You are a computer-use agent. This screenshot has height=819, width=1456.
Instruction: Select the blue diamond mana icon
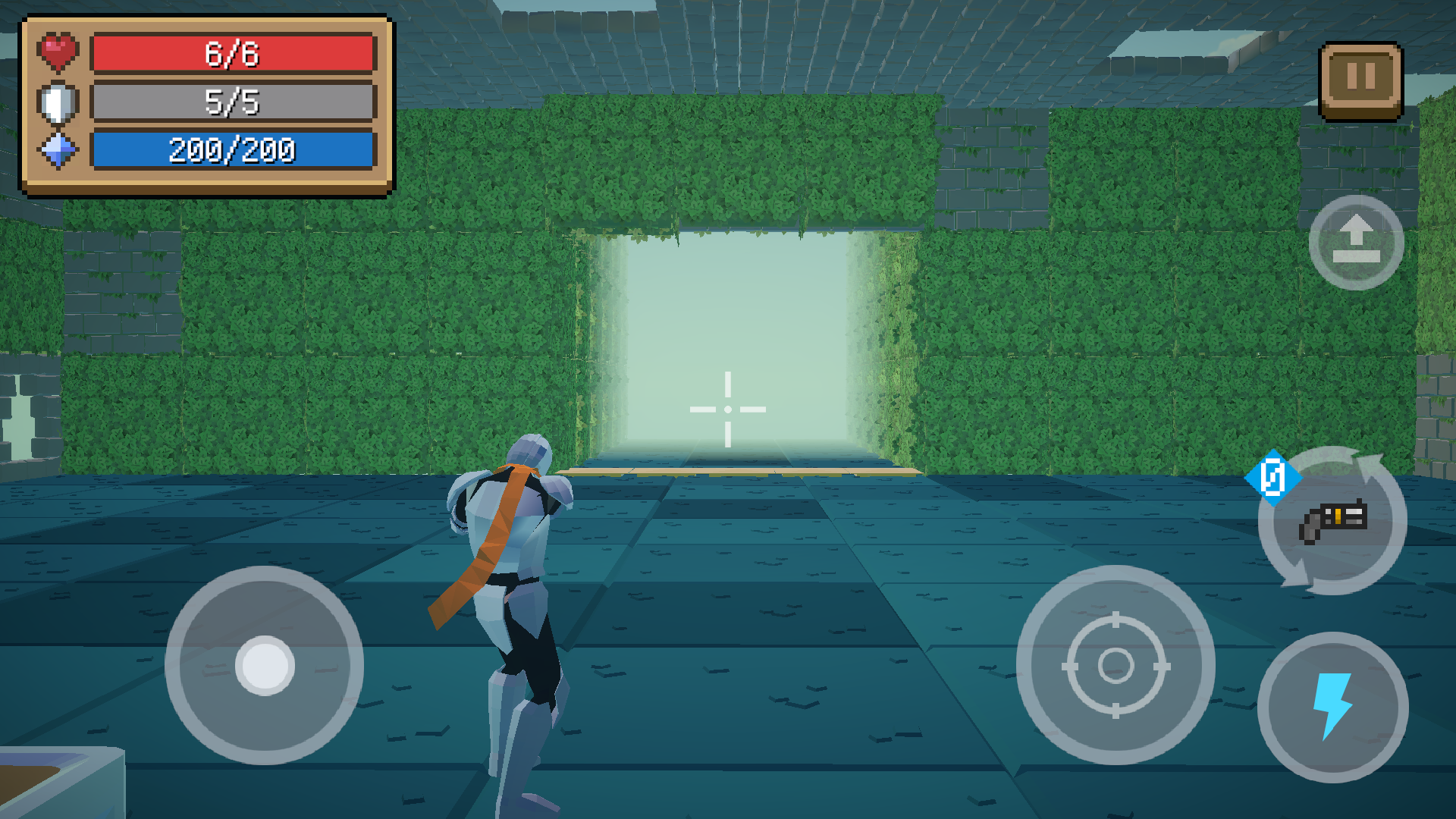pos(58,152)
